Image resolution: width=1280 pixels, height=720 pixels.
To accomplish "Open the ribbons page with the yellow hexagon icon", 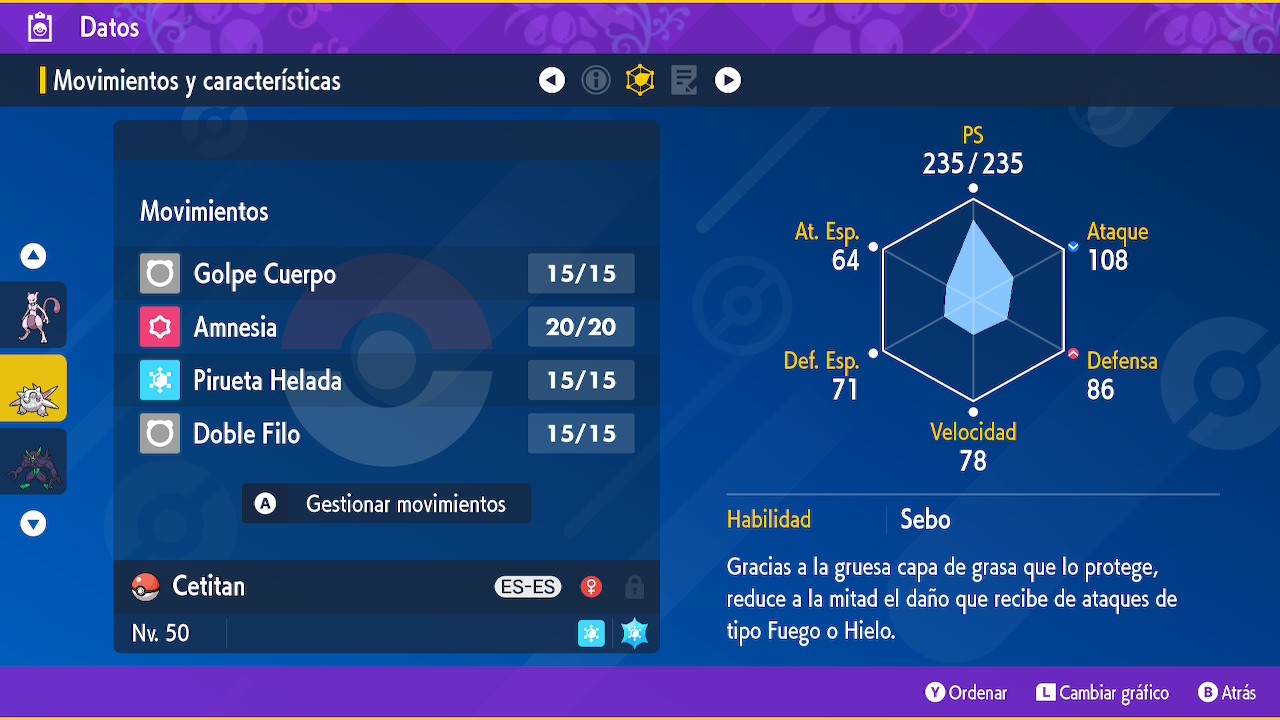I will click(x=639, y=80).
